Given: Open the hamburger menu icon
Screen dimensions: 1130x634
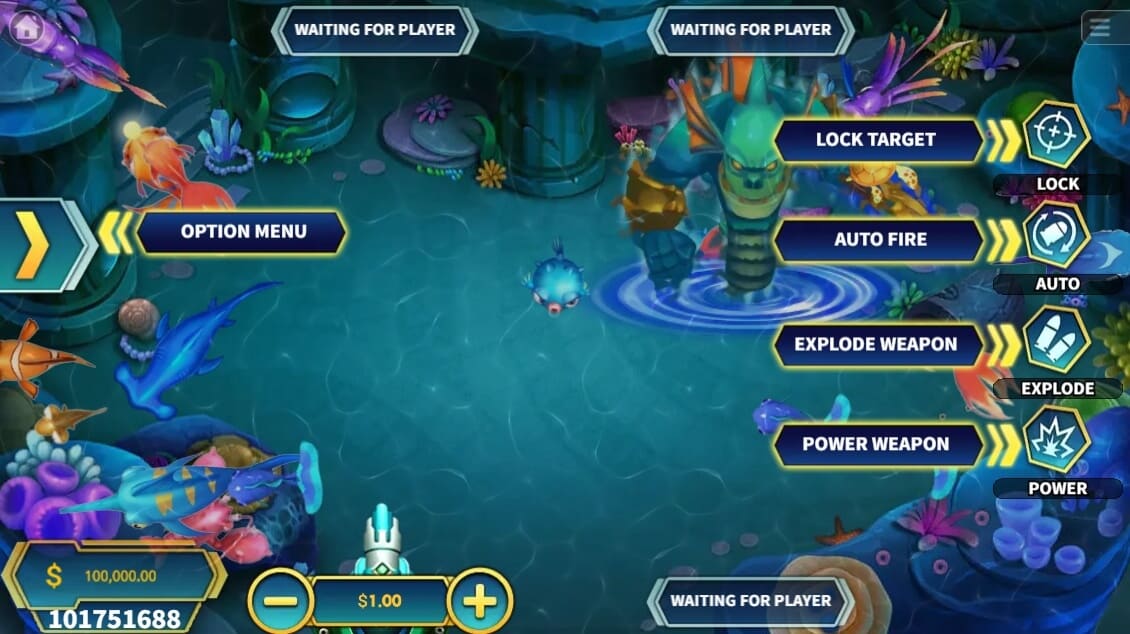Looking at the screenshot, I should [x=1100, y=28].
